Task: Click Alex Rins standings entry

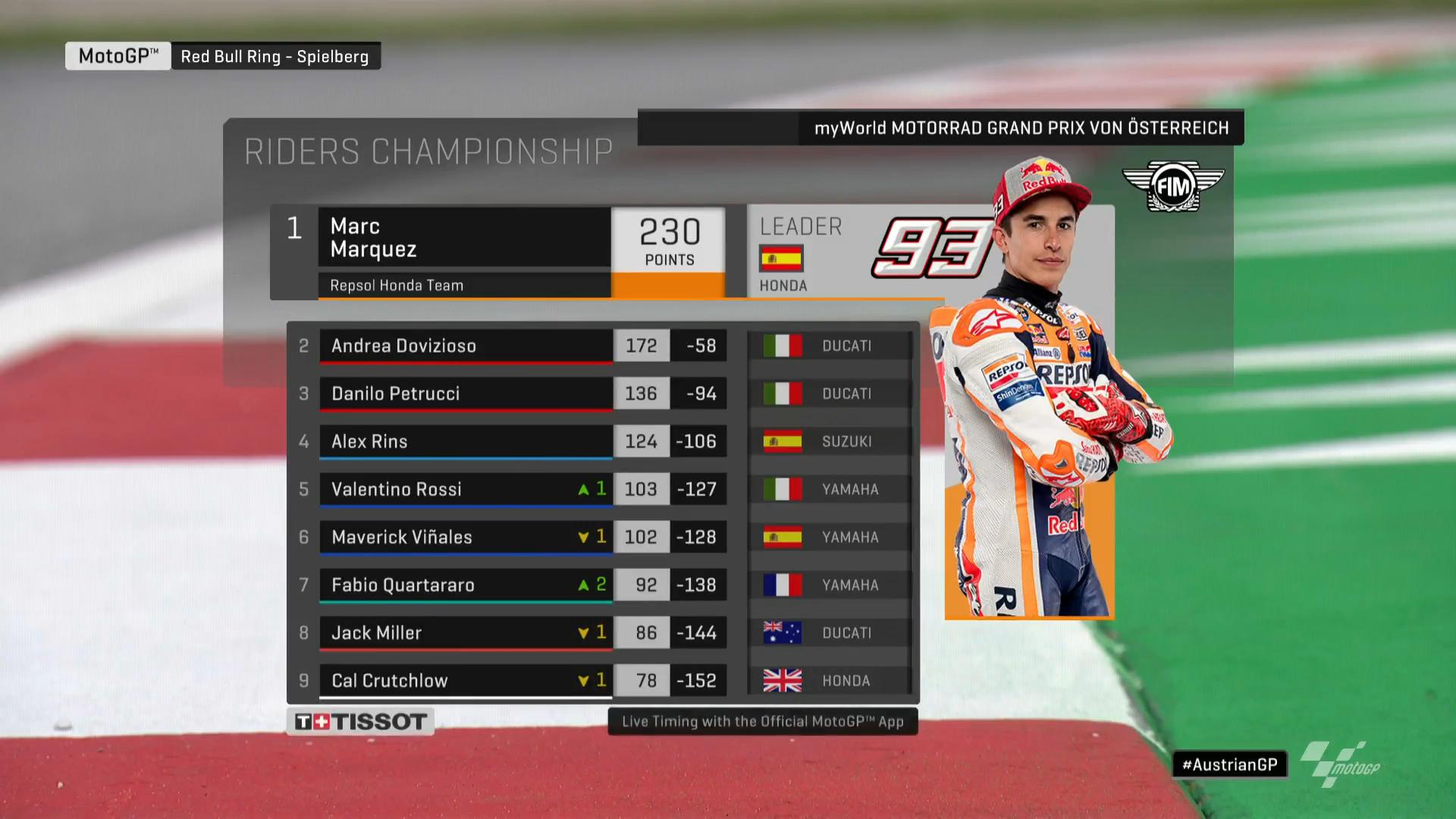Action: point(465,441)
